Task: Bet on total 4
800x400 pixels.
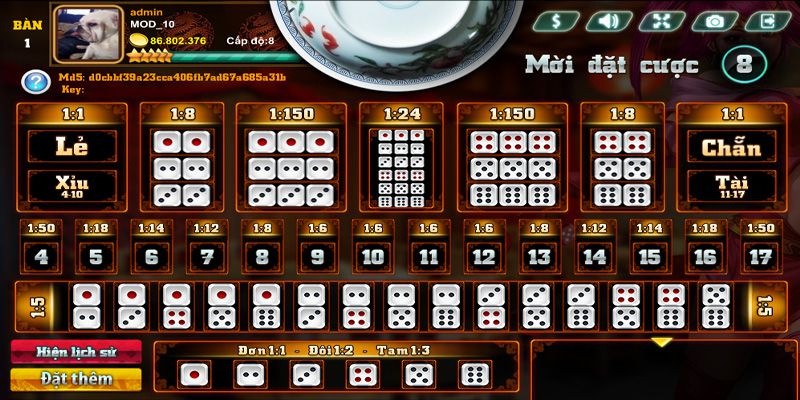Action: click(41, 256)
